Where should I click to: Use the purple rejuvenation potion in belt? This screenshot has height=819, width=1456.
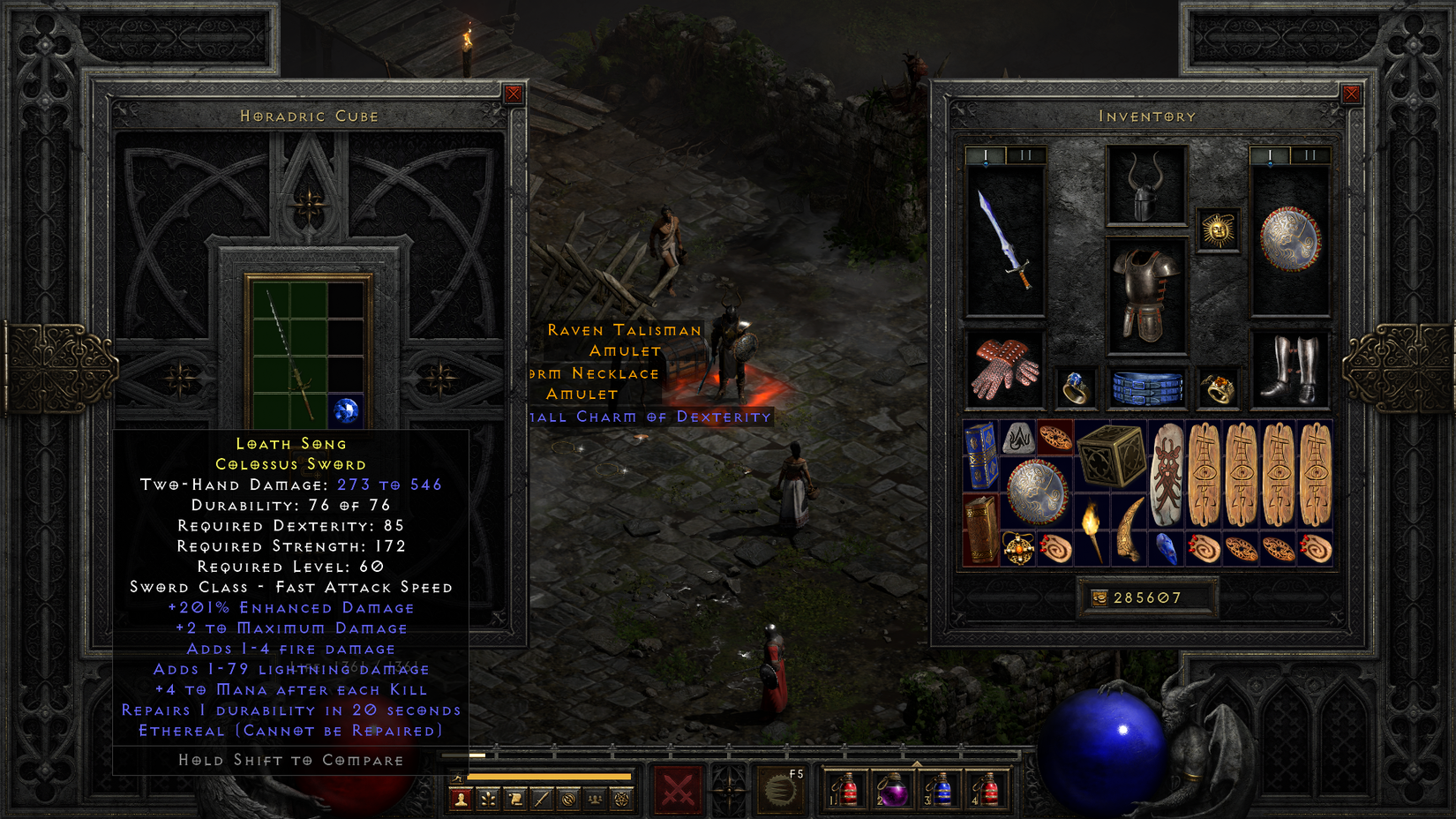tap(893, 790)
